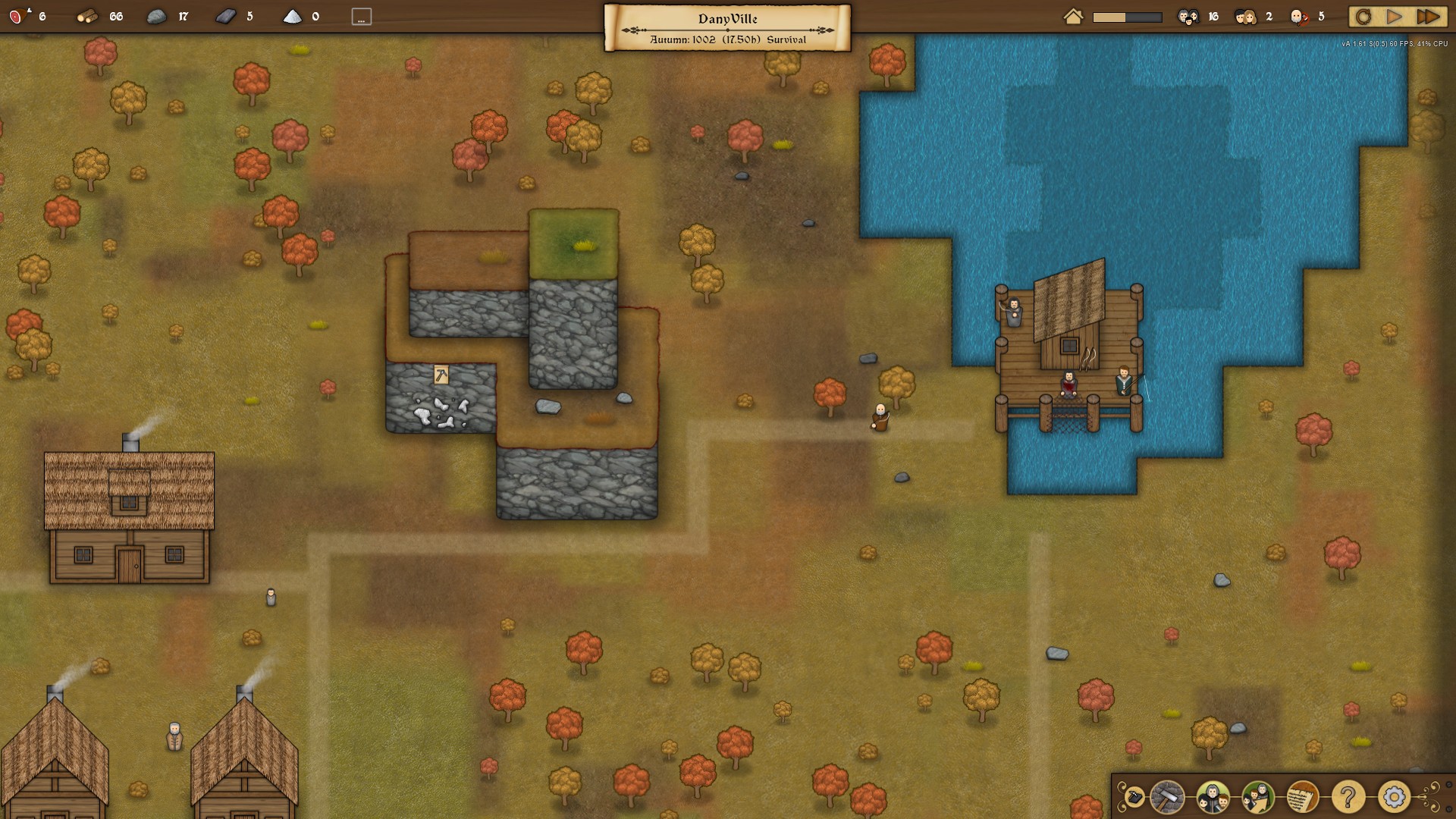Open the full resource list ellipsis button
Image resolution: width=1456 pixels, height=819 pixels.
point(362,17)
